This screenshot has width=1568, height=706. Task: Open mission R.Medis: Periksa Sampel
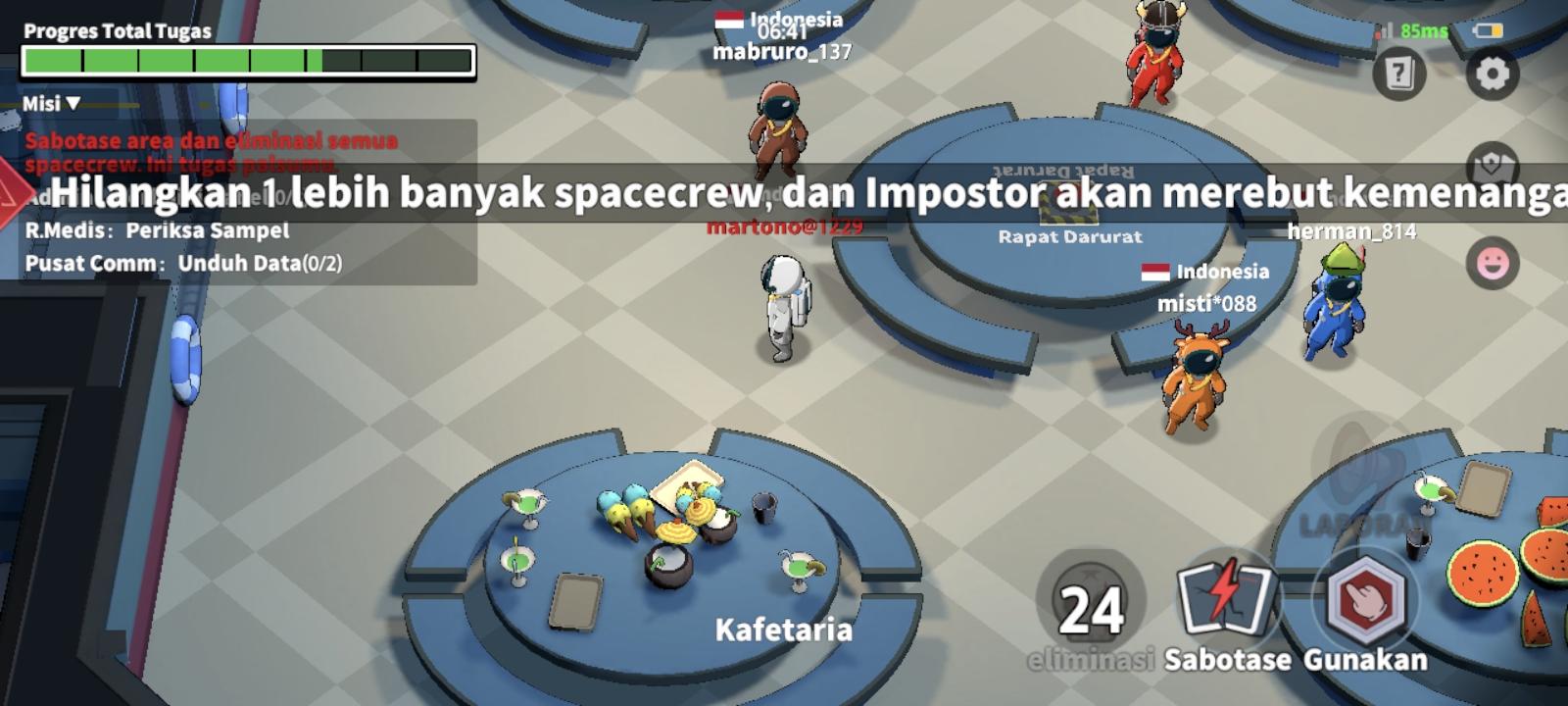pyautogui.click(x=157, y=232)
